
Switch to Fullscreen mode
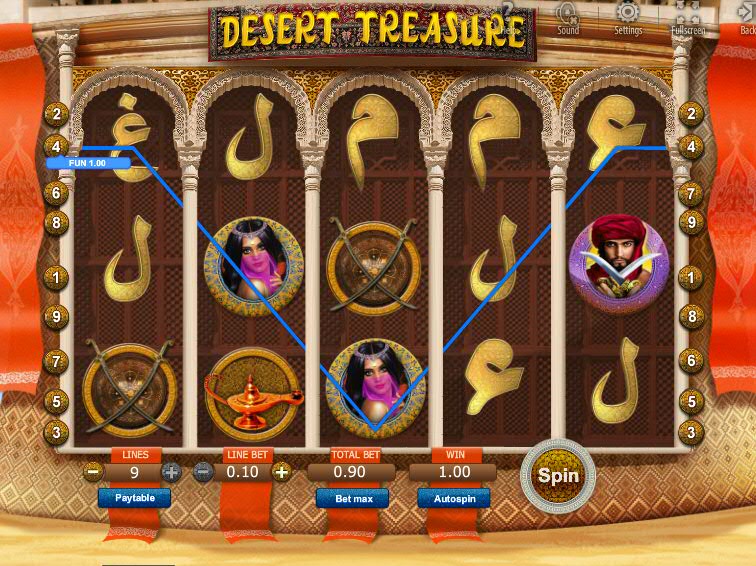pos(687,14)
